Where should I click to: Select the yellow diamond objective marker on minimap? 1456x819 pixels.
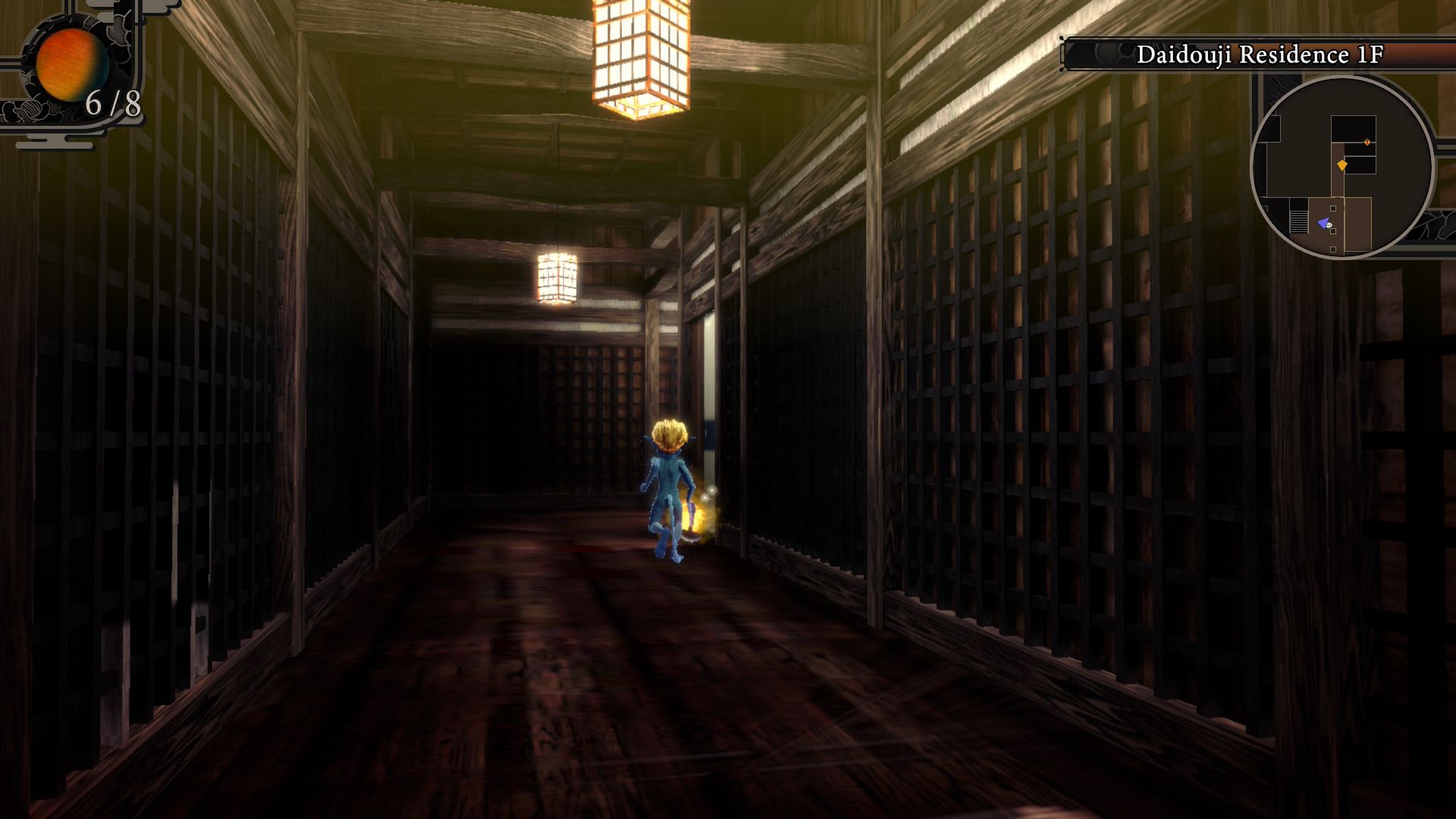(x=1342, y=166)
